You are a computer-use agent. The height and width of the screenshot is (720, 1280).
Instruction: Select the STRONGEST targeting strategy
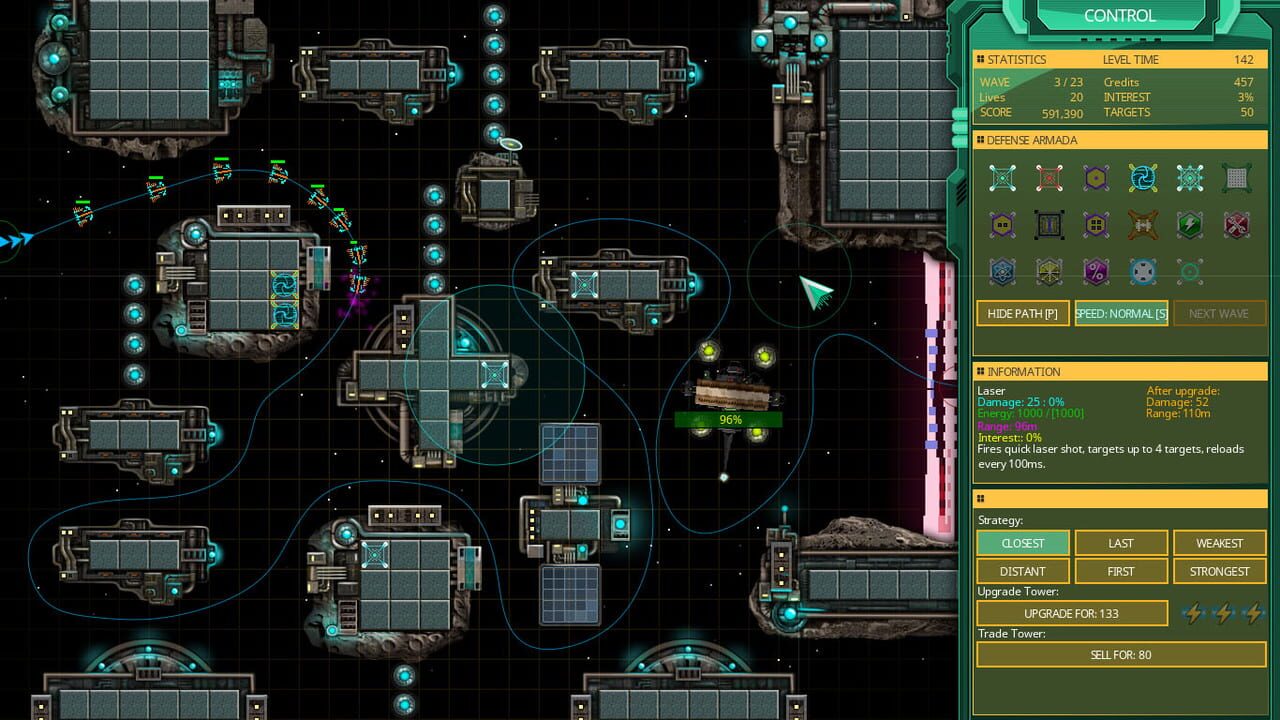1219,571
